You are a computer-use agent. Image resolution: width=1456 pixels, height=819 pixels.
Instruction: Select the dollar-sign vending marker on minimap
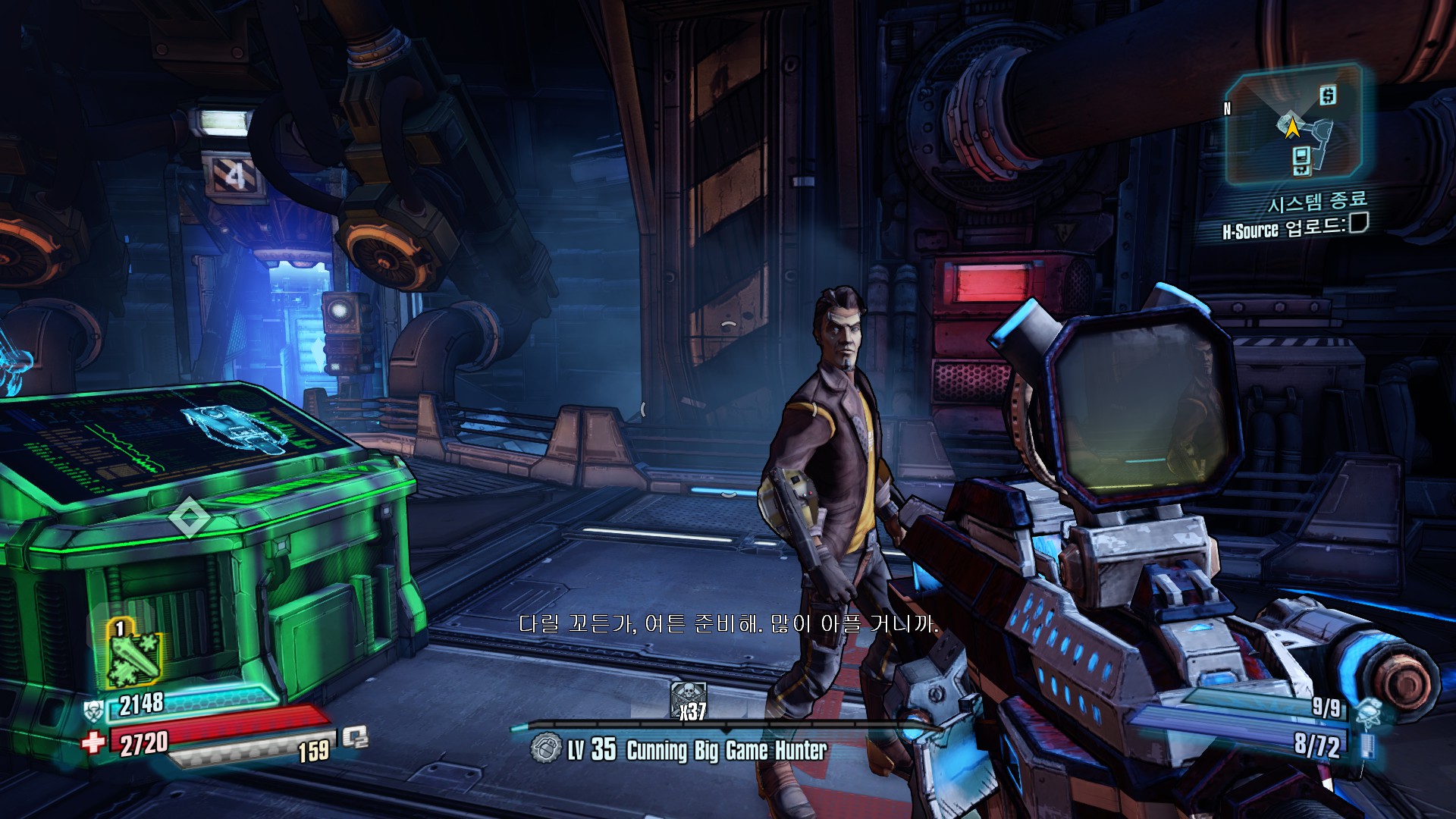click(x=1327, y=96)
